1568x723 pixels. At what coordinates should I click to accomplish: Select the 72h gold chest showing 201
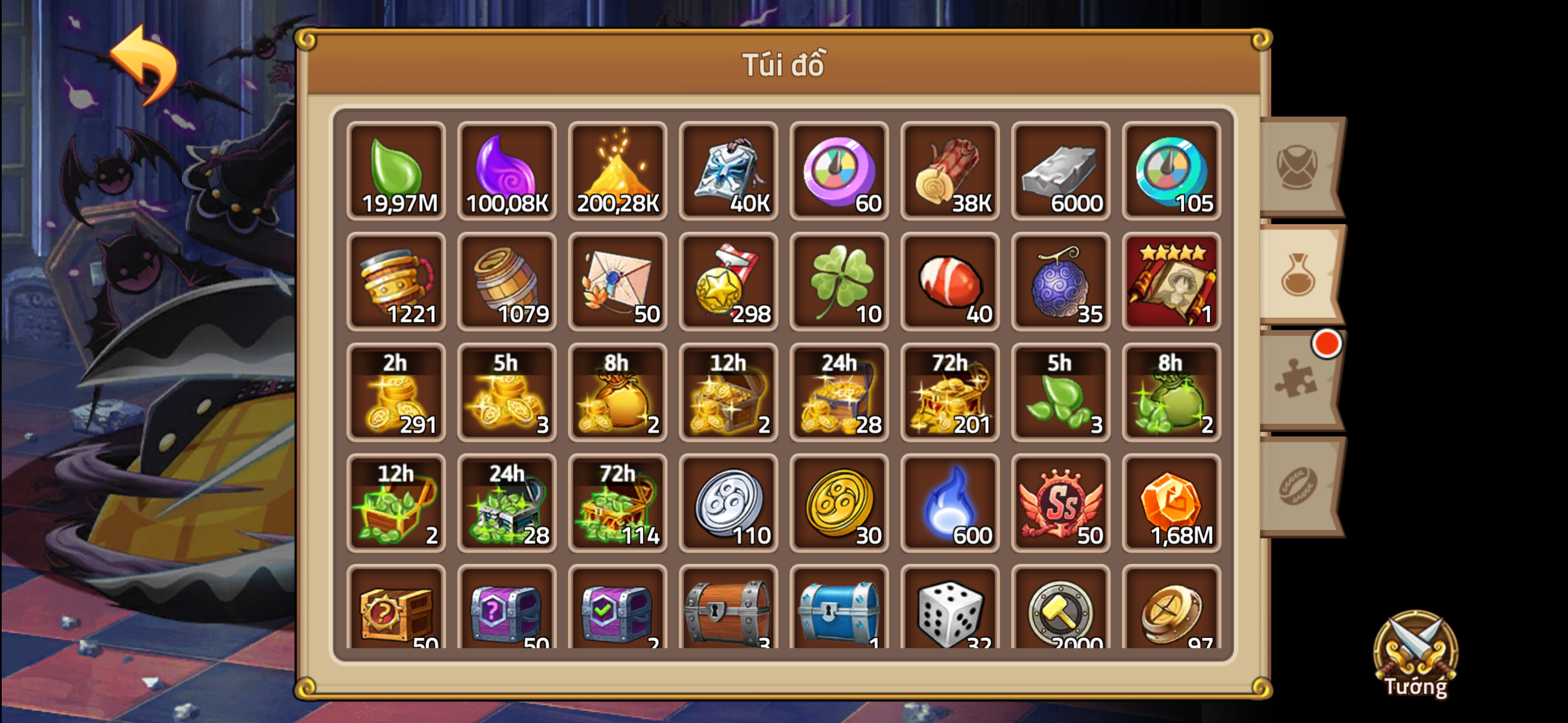pos(951,393)
